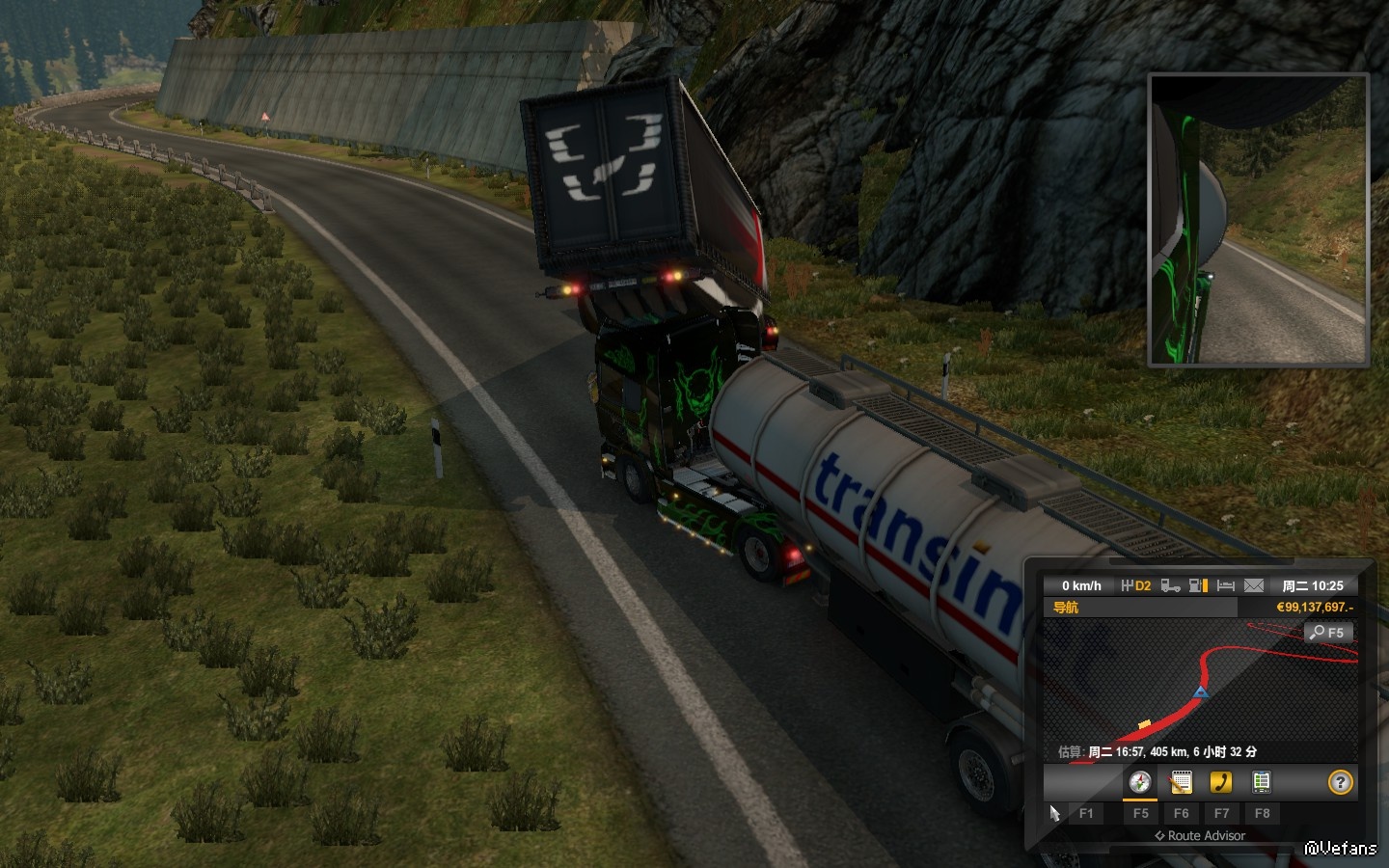Image resolution: width=1389 pixels, height=868 pixels.
Task: Switch to the job notepad tab
Action: point(1181,782)
